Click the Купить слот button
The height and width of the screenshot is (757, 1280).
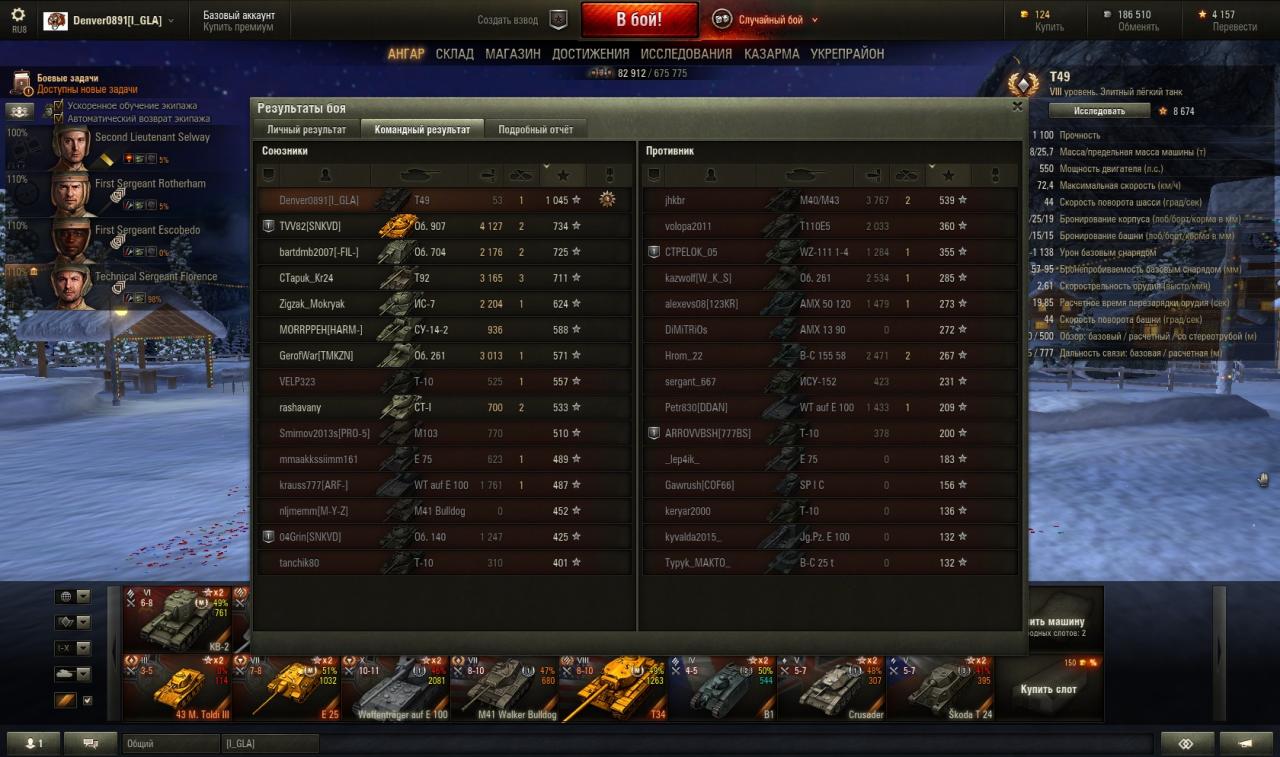coord(1048,689)
